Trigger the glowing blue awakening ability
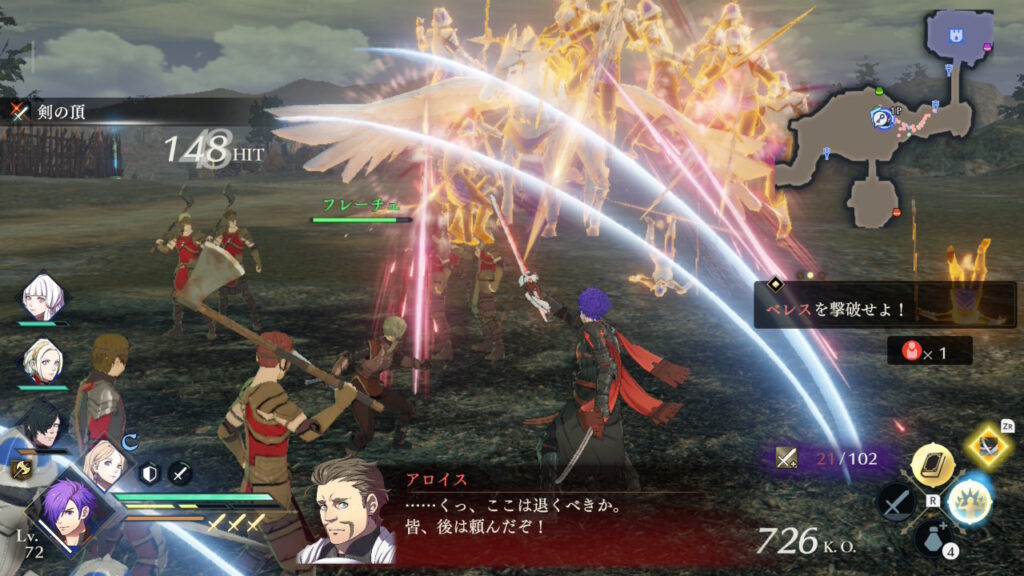This screenshot has height=576, width=1024. click(x=968, y=500)
